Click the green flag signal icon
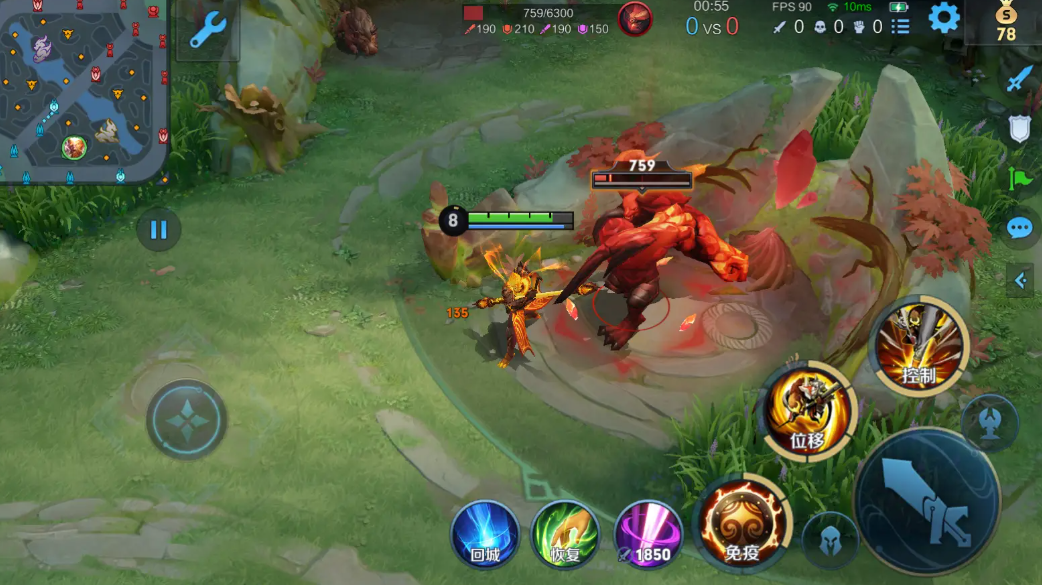1042x585 pixels. click(x=1019, y=179)
